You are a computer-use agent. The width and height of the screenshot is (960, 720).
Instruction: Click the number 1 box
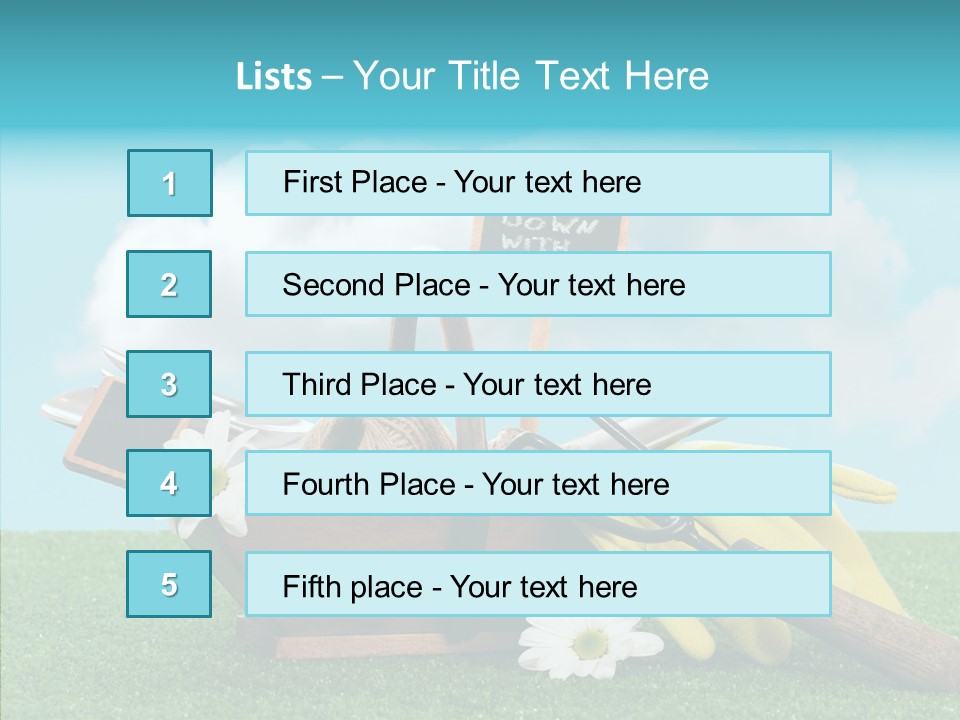(170, 183)
